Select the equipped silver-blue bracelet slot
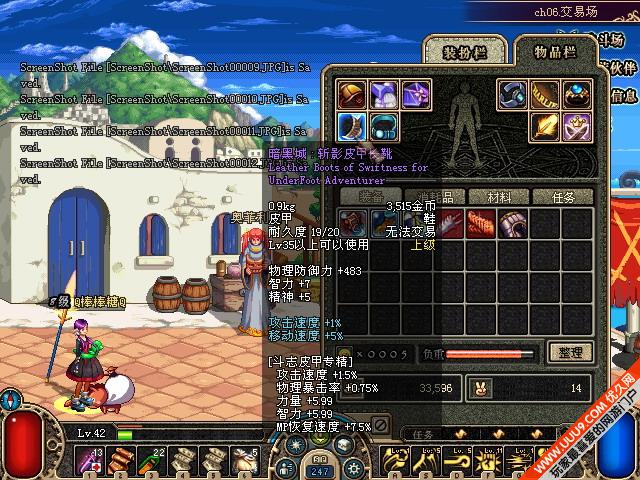The height and width of the screenshot is (480, 640). coord(513,95)
